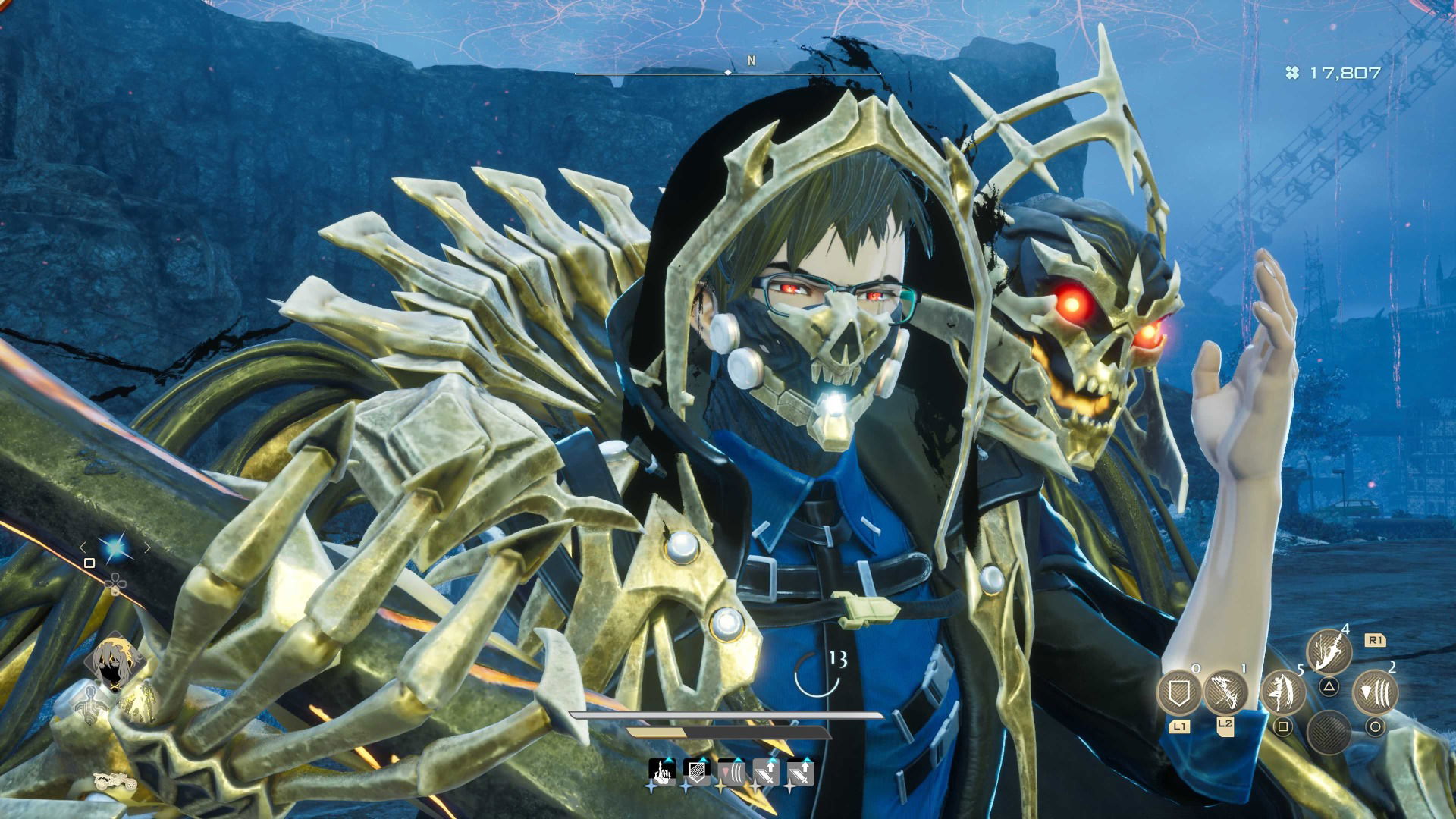
Task: Inspect the flaming hand buff icon
Action: pos(662,772)
